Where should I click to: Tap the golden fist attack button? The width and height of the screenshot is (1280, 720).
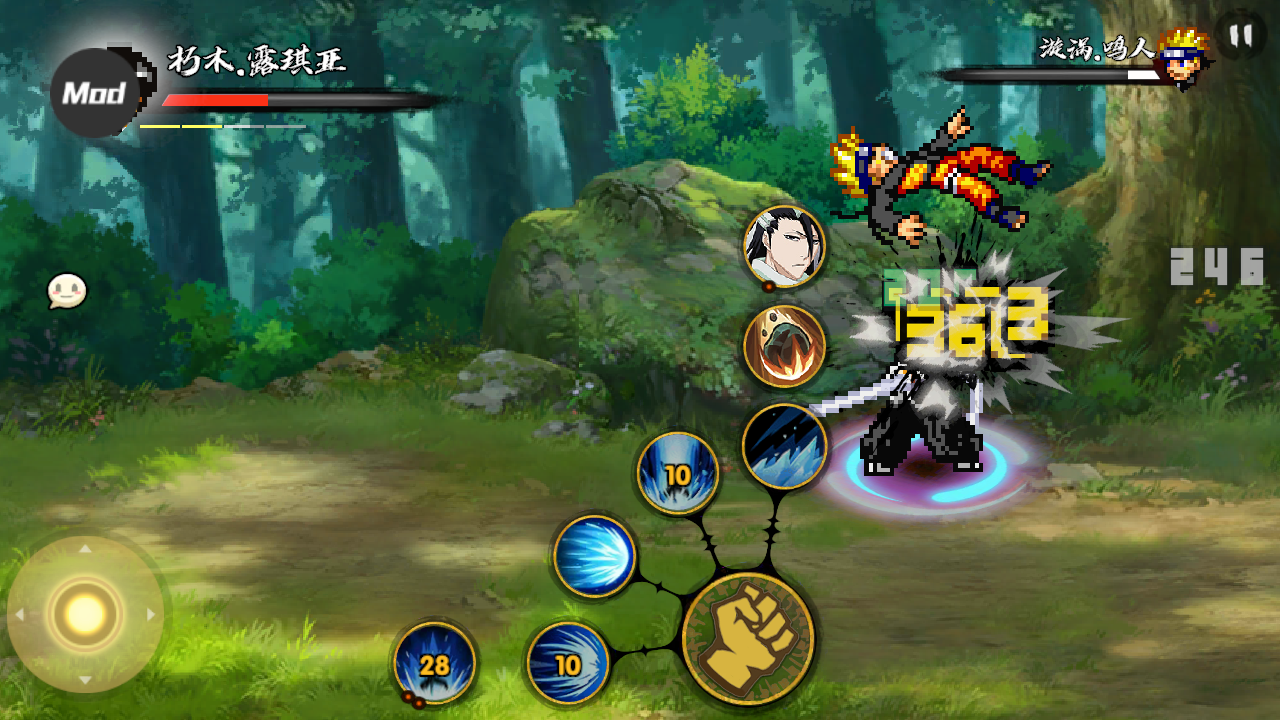tap(748, 638)
